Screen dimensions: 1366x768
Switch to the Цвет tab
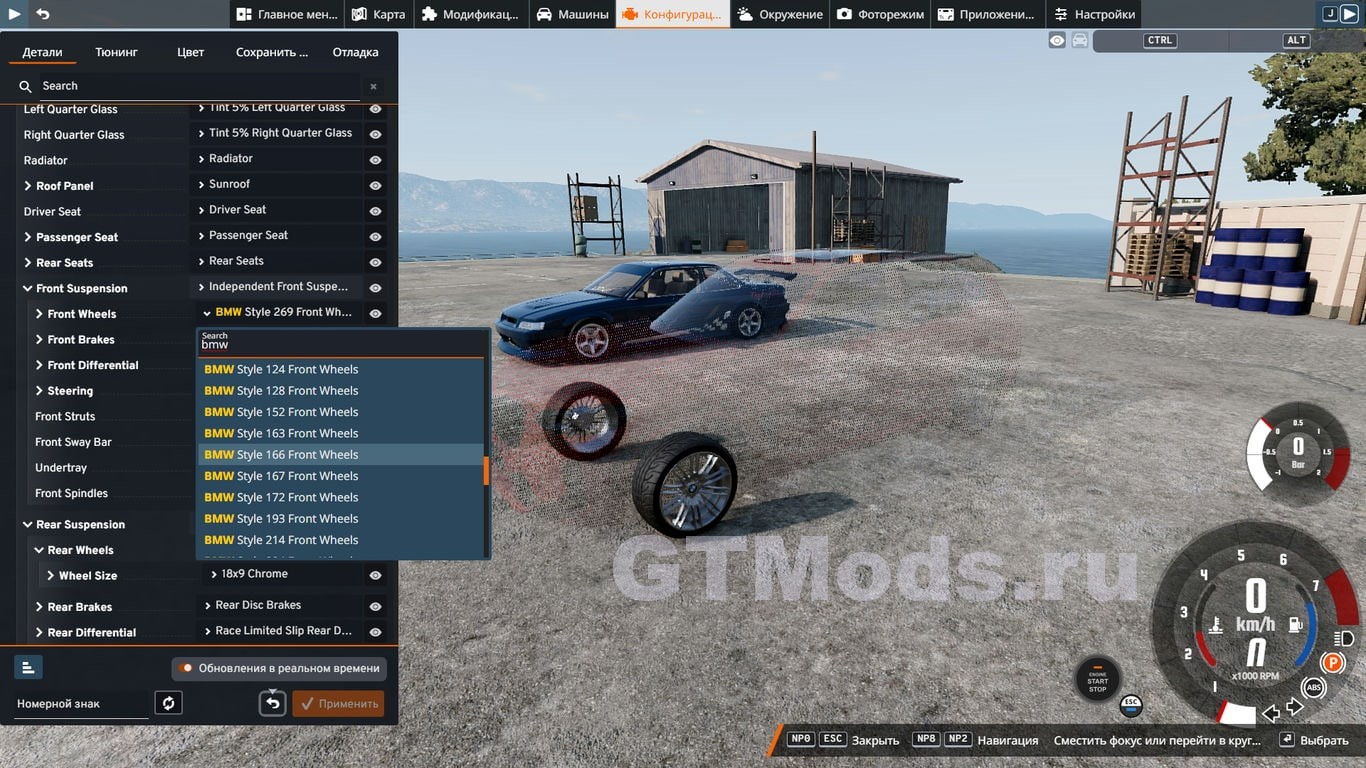(x=190, y=52)
